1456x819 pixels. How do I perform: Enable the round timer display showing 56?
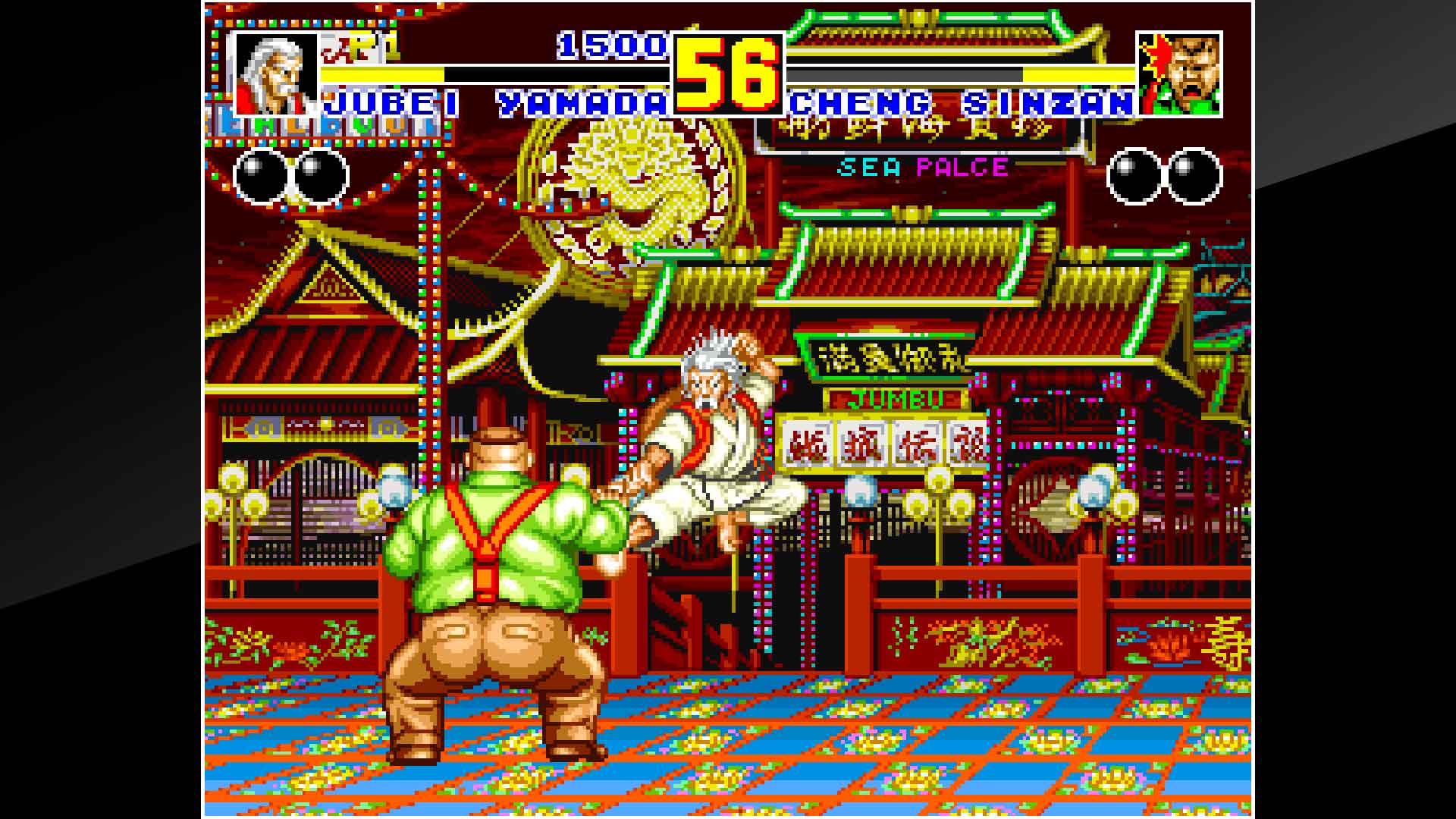click(726, 72)
